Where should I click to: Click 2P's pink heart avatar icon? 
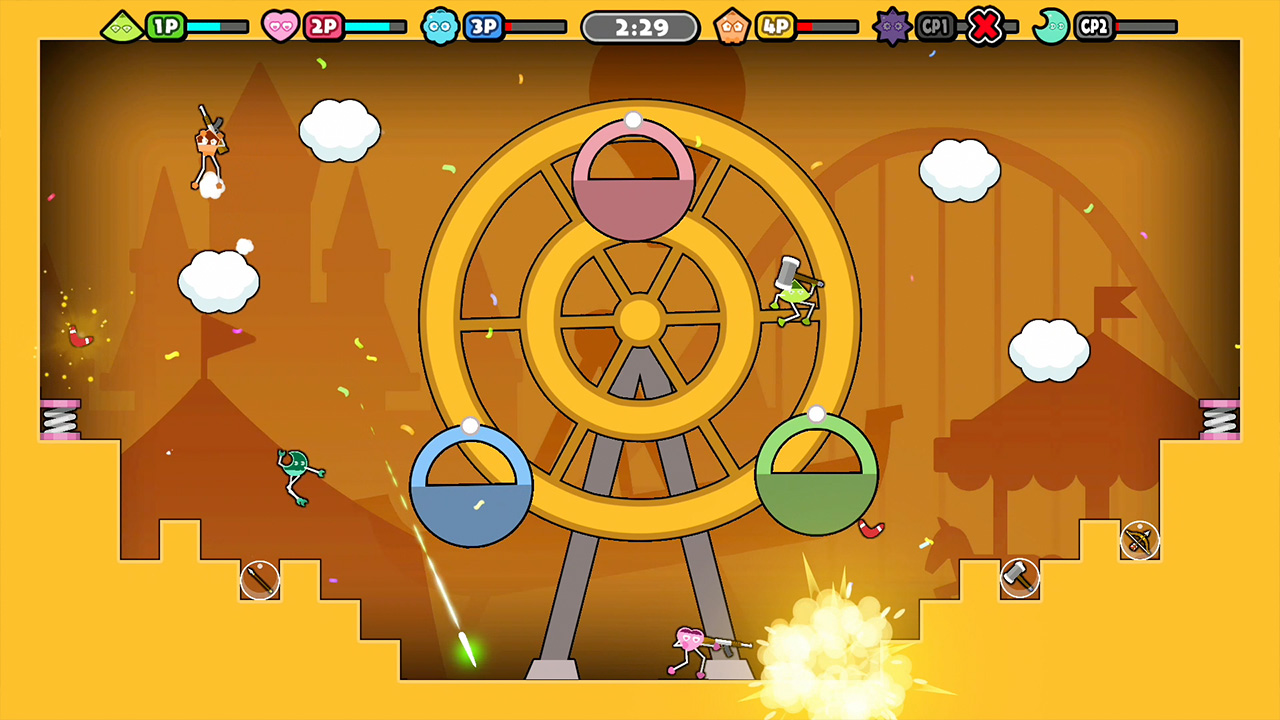[281, 25]
